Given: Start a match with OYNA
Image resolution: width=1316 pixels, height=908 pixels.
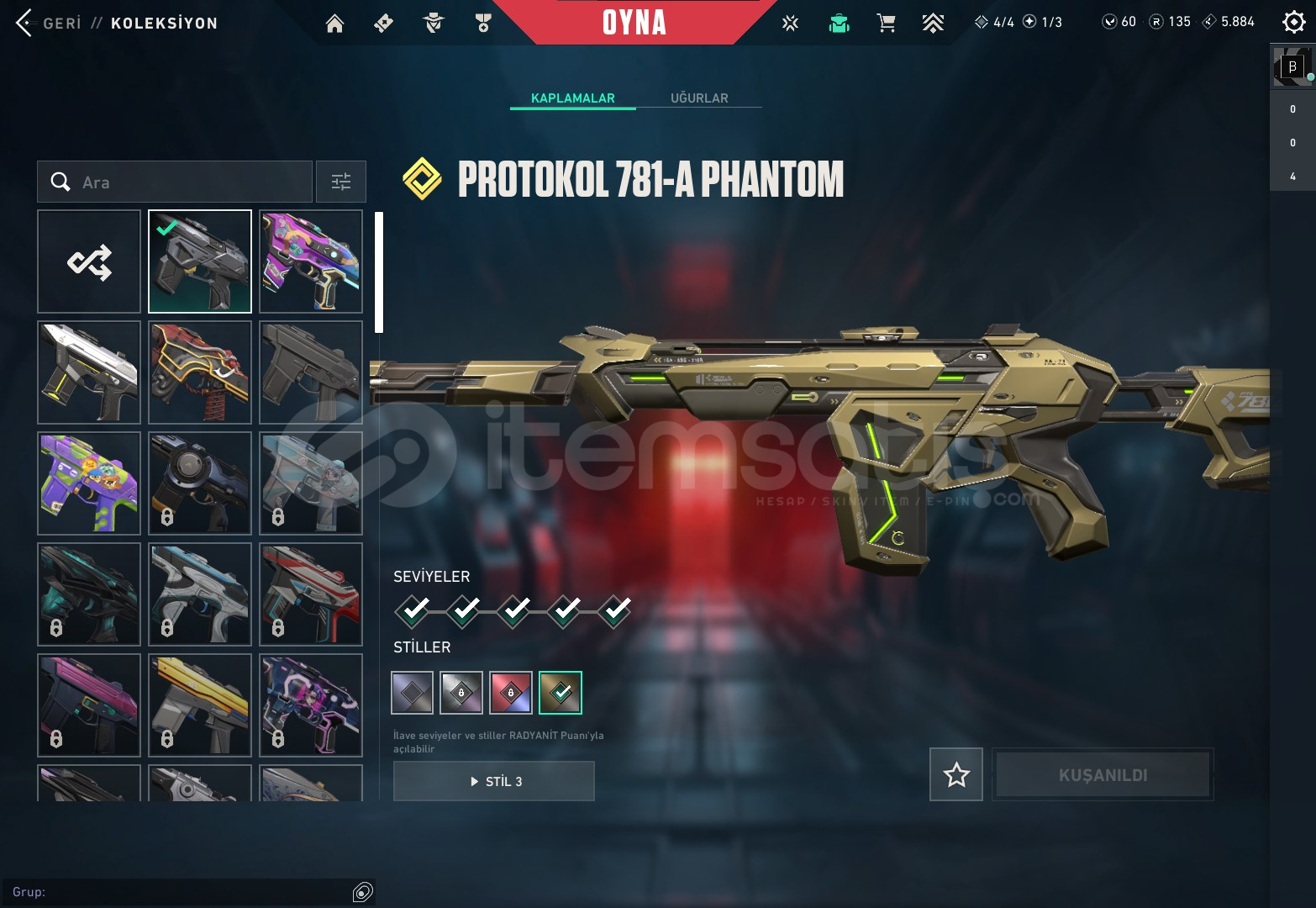Looking at the screenshot, I should click(x=634, y=23).
